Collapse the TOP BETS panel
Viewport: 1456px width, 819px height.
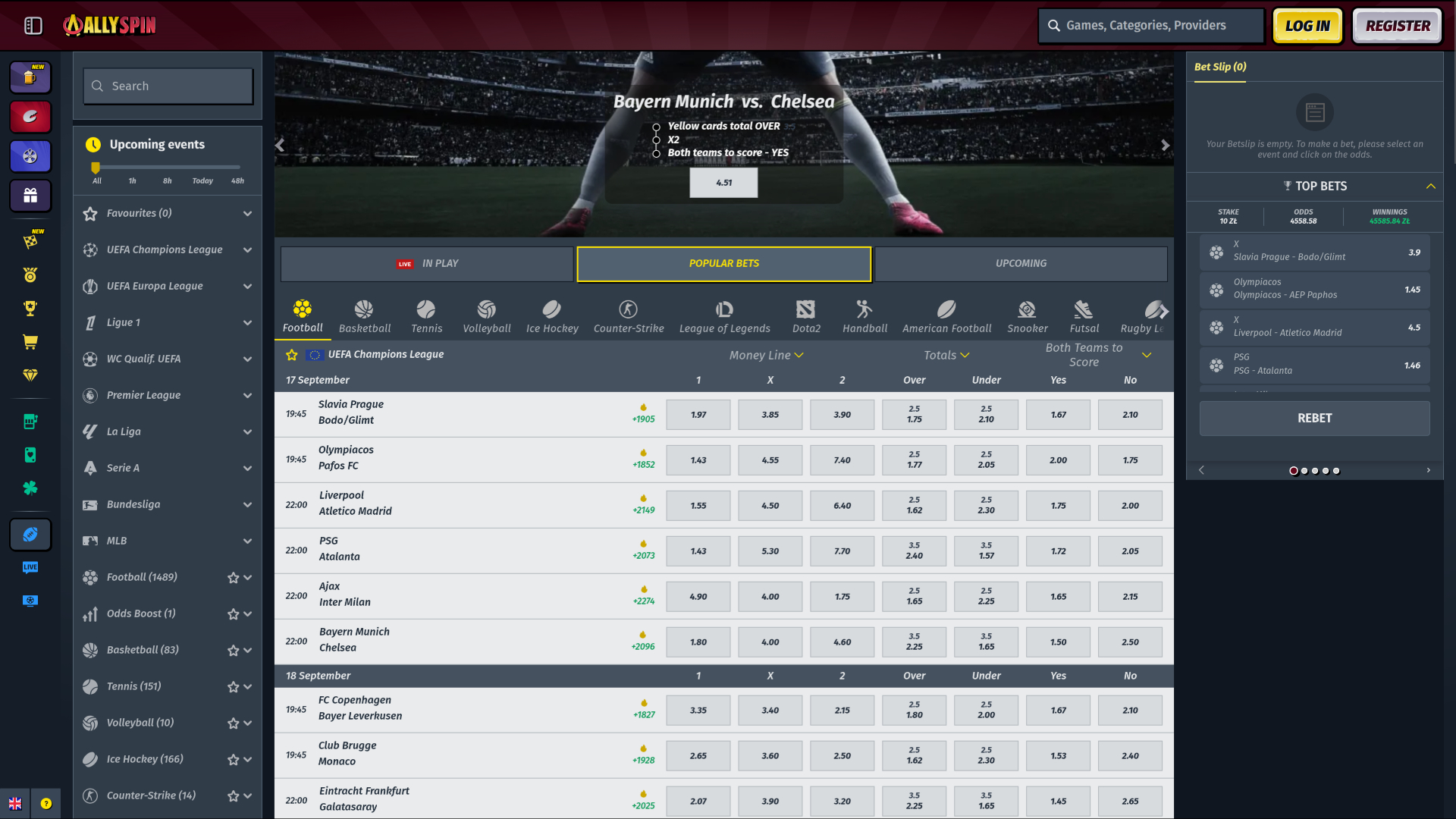(x=1432, y=186)
